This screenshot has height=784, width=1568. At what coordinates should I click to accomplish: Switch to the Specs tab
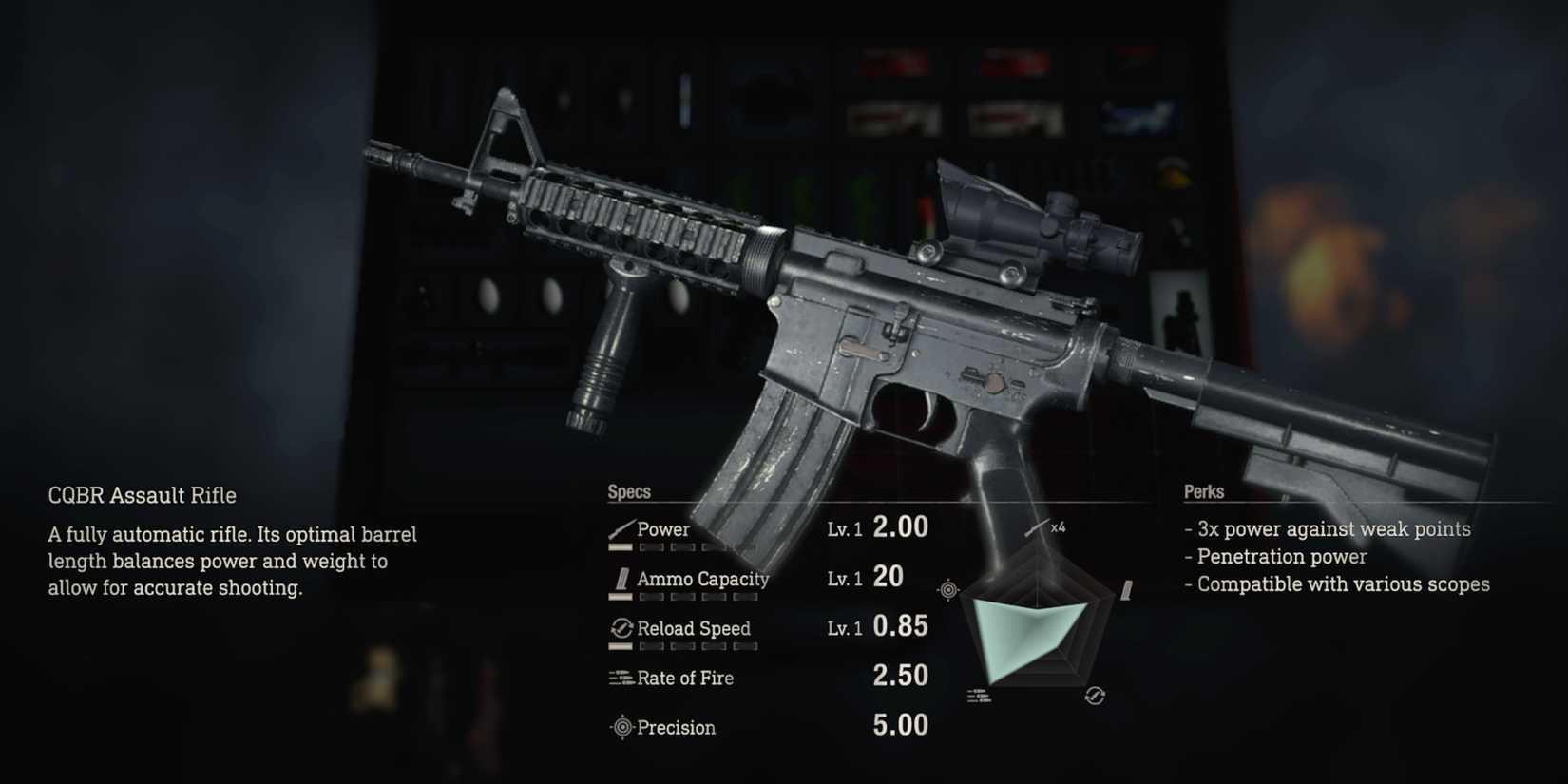[x=628, y=491]
